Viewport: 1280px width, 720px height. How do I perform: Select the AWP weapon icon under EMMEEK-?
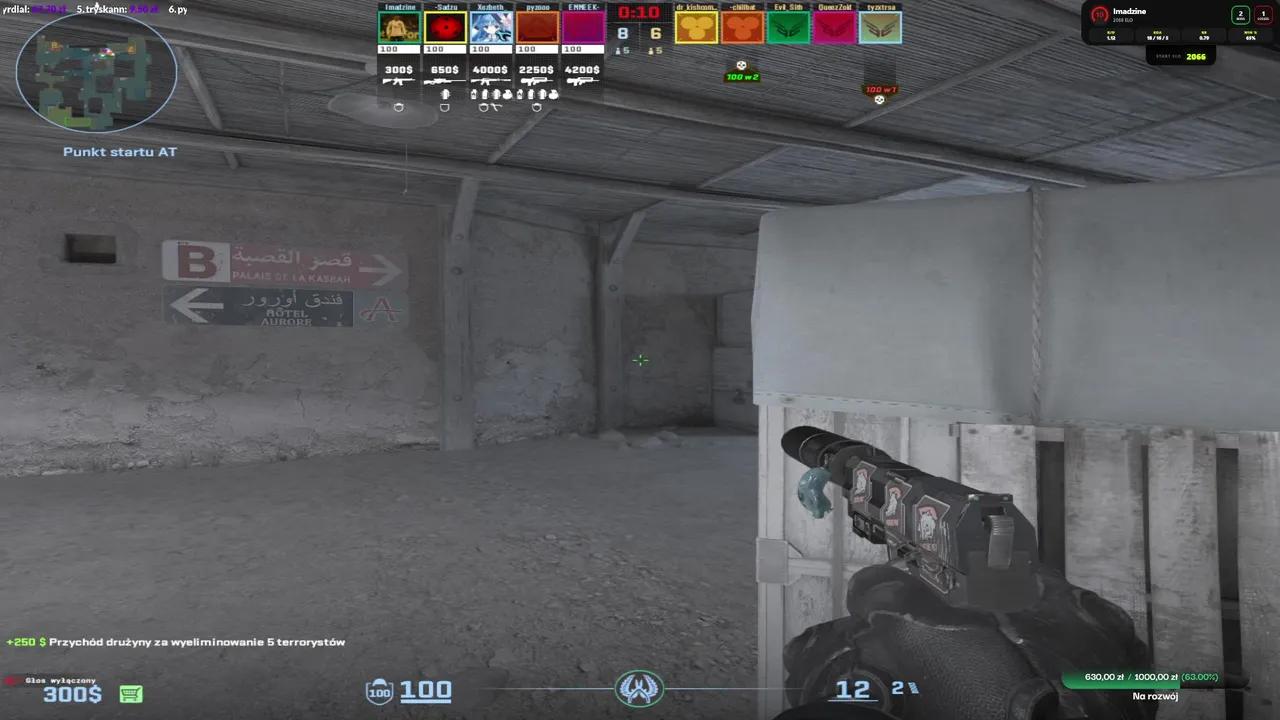pos(582,81)
